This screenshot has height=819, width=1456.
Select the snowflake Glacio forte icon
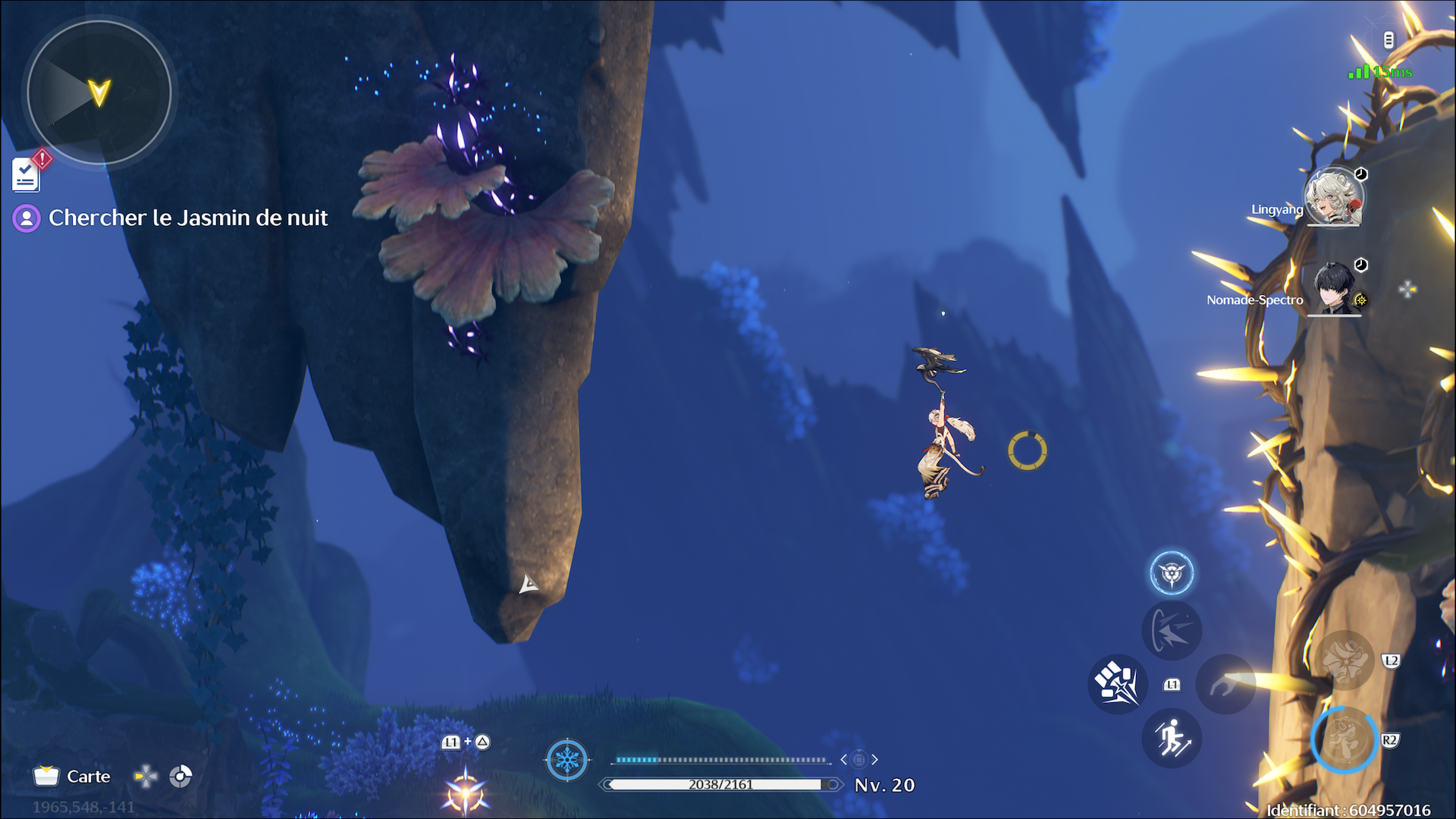[x=567, y=759]
